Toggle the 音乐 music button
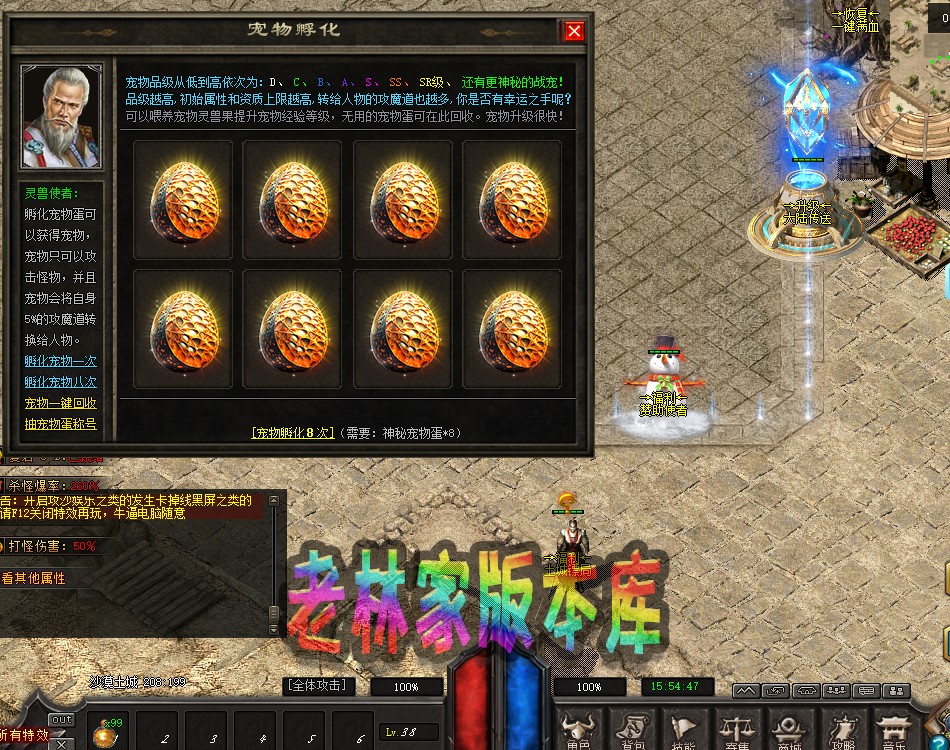 [x=895, y=731]
